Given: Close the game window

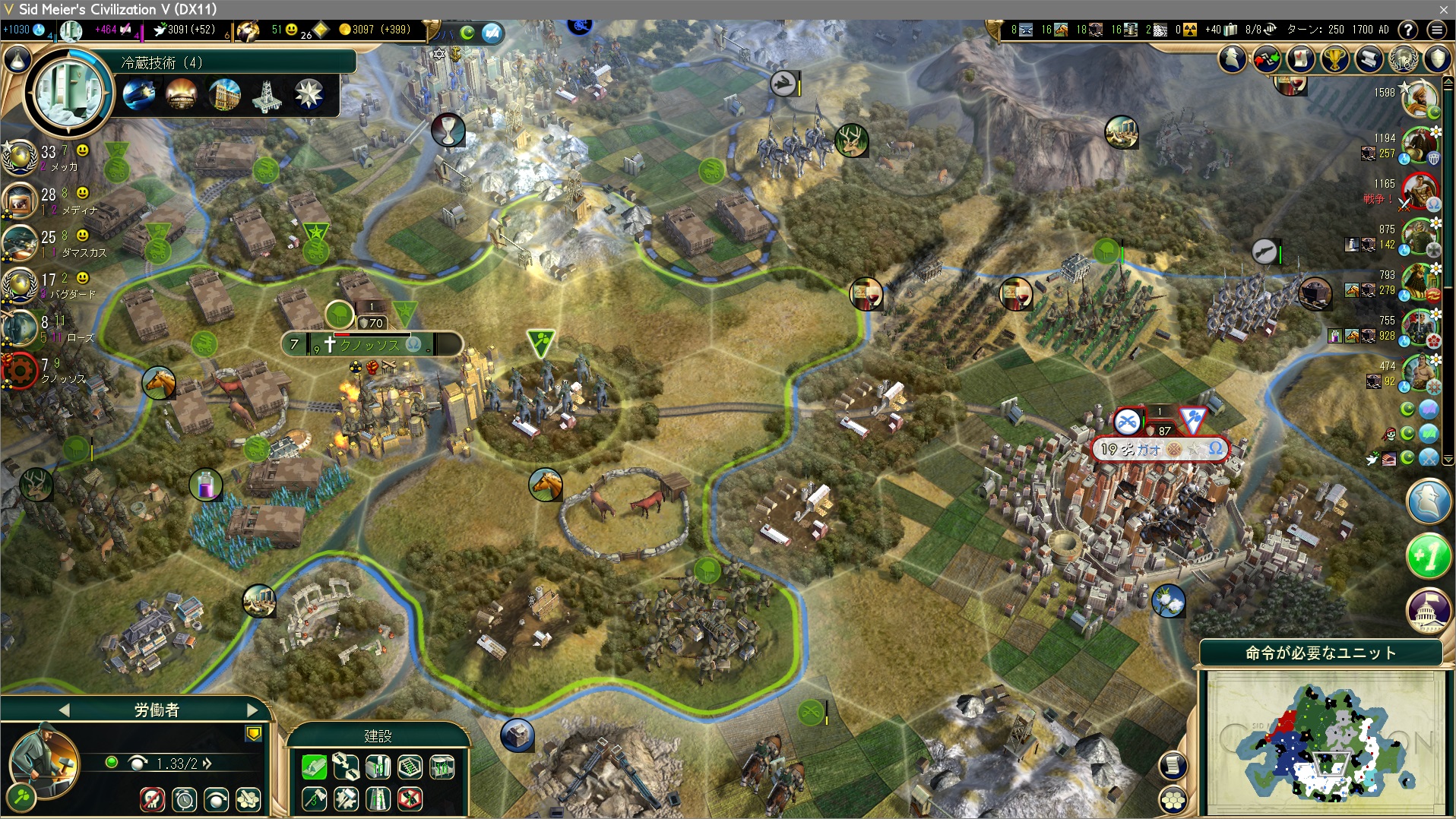Looking at the screenshot, I should (x=1443, y=9).
